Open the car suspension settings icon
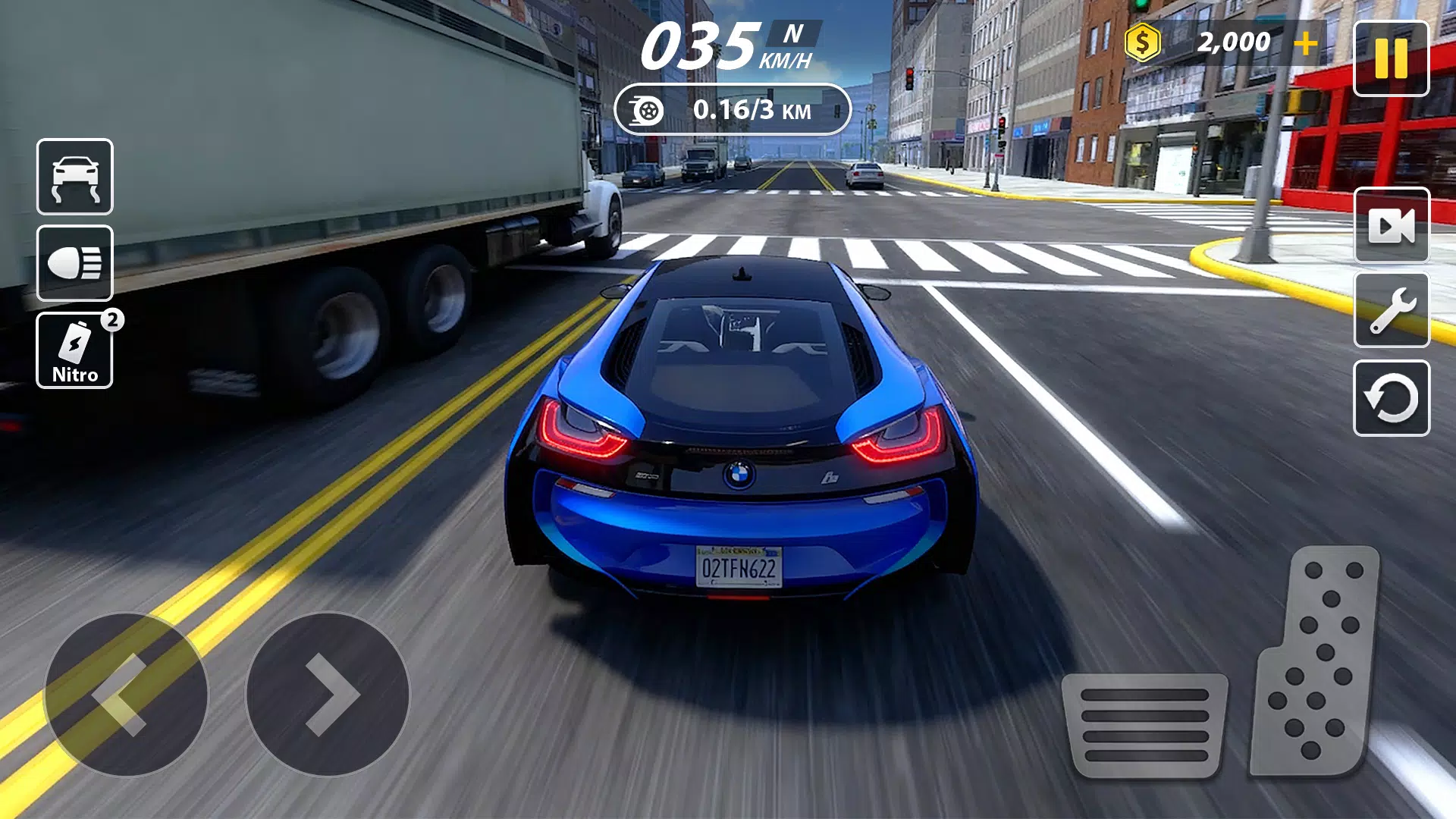 pos(74,177)
